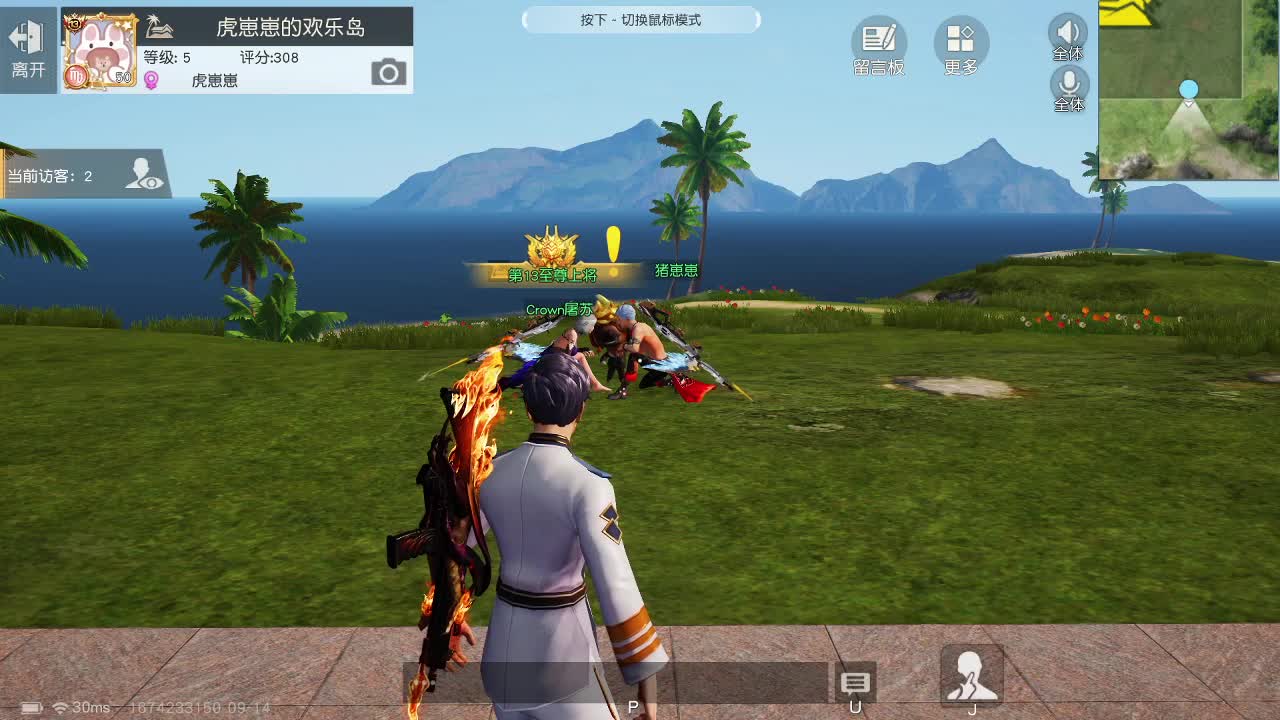1280x720 pixels.
Task: Open the chat bubble icon above the U key
Action: click(855, 683)
